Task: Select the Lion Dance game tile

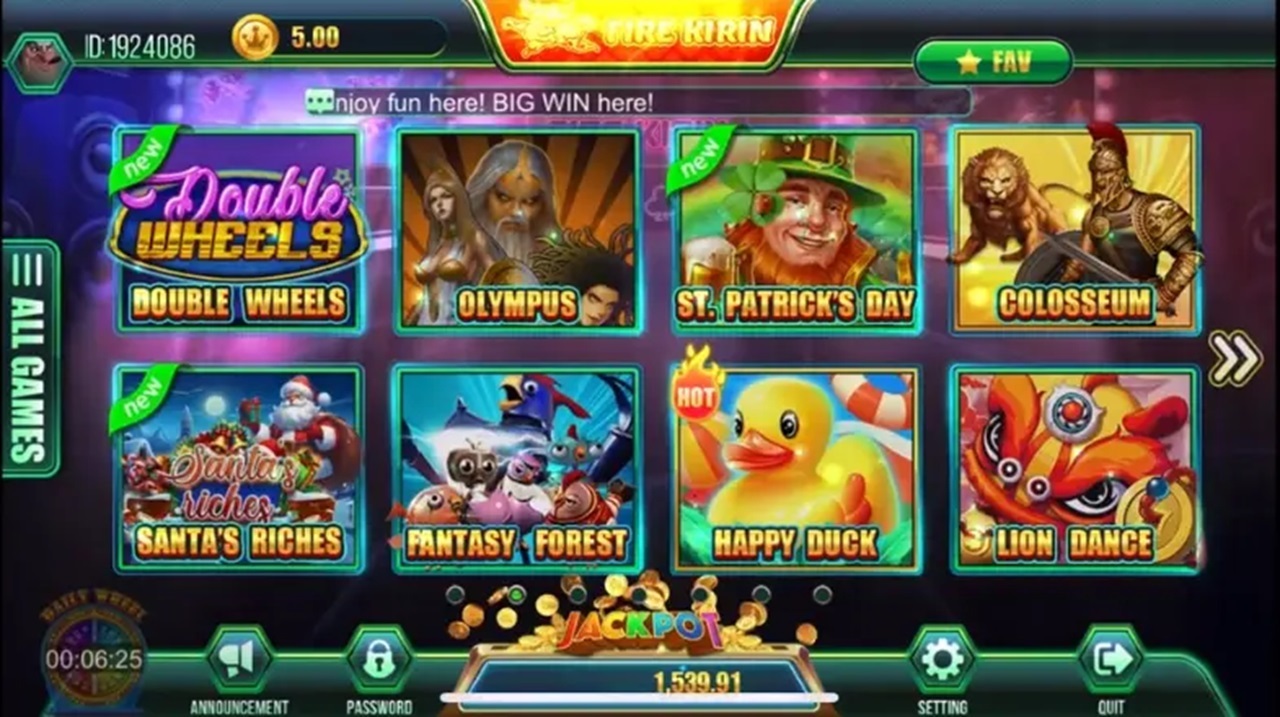Action: pos(1075,468)
